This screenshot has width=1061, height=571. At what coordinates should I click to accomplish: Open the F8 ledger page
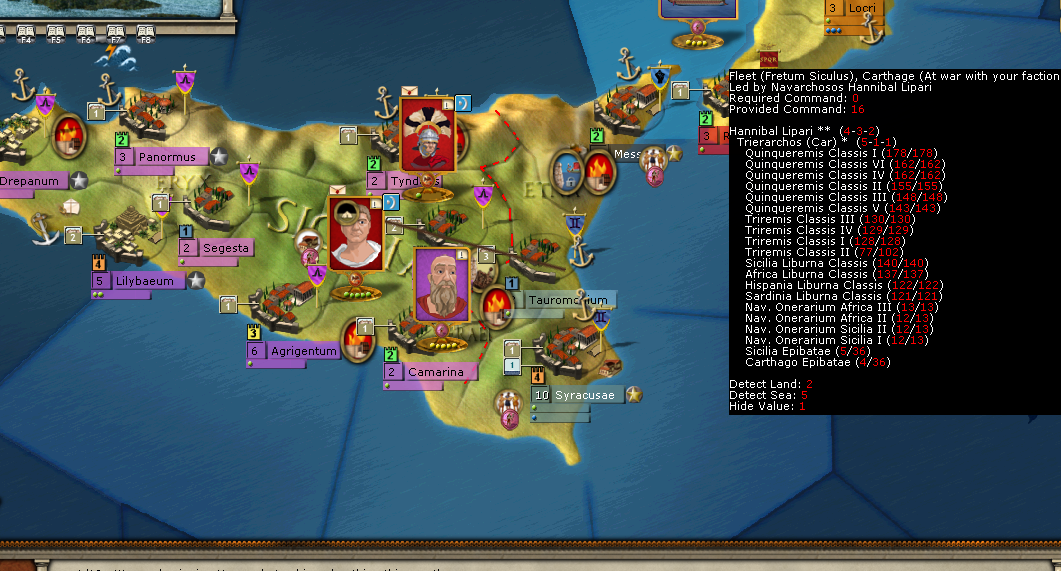tap(146, 35)
